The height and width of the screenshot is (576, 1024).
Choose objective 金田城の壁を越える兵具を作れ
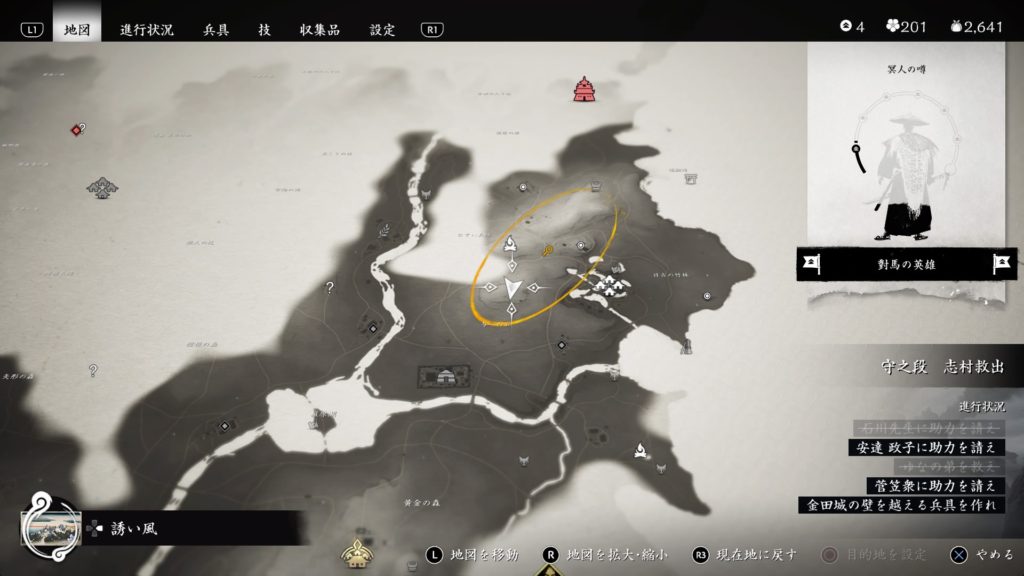(x=902, y=505)
